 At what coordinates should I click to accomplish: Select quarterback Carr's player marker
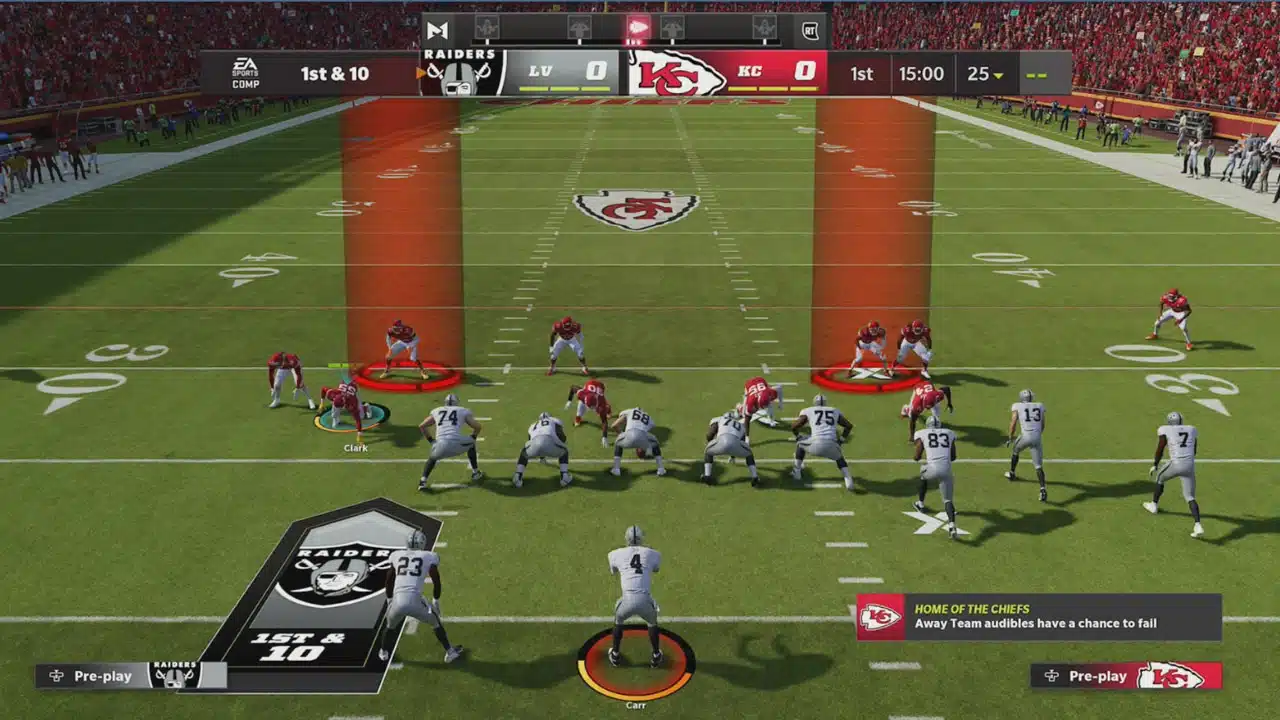click(636, 662)
